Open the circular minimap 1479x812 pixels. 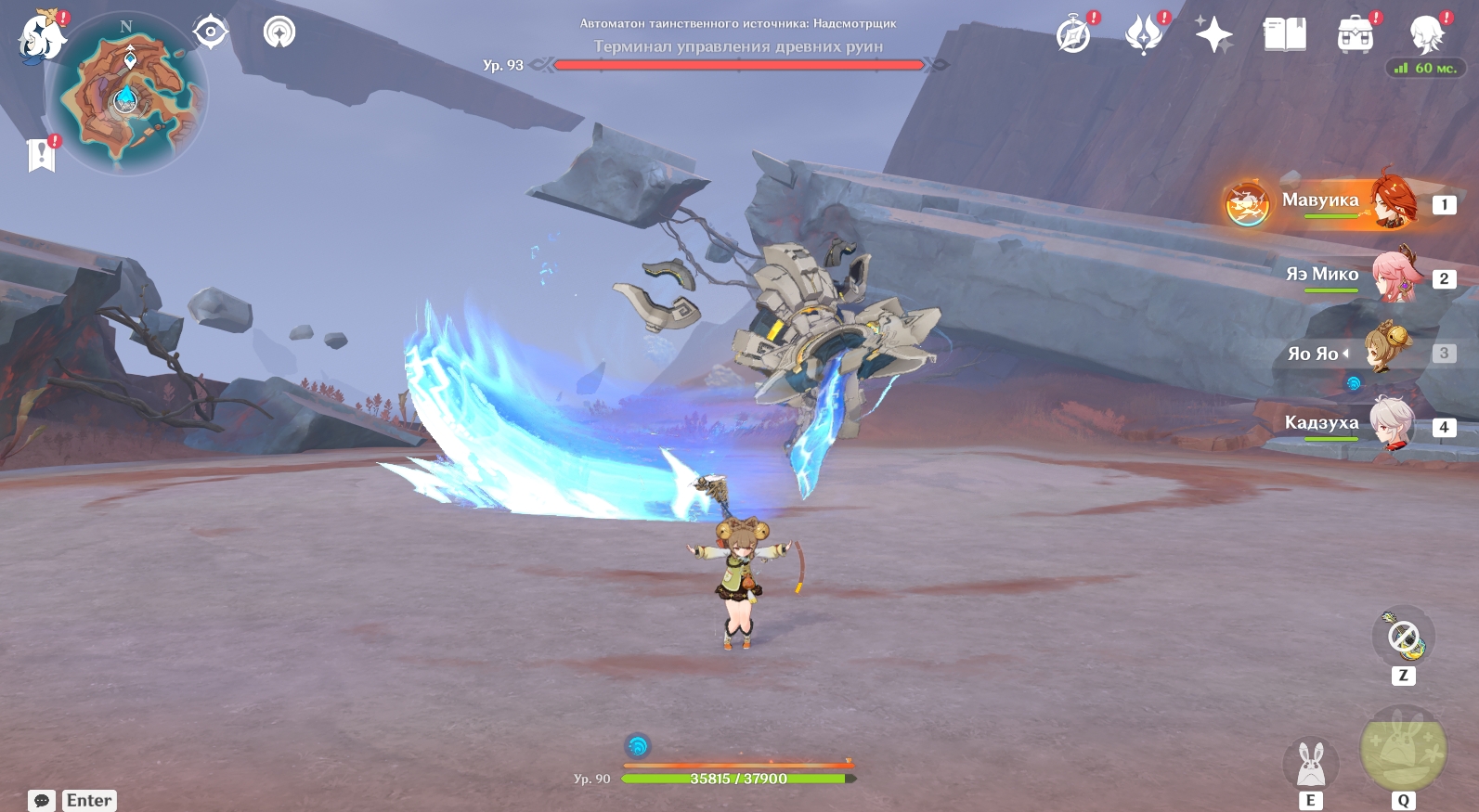click(x=130, y=95)
